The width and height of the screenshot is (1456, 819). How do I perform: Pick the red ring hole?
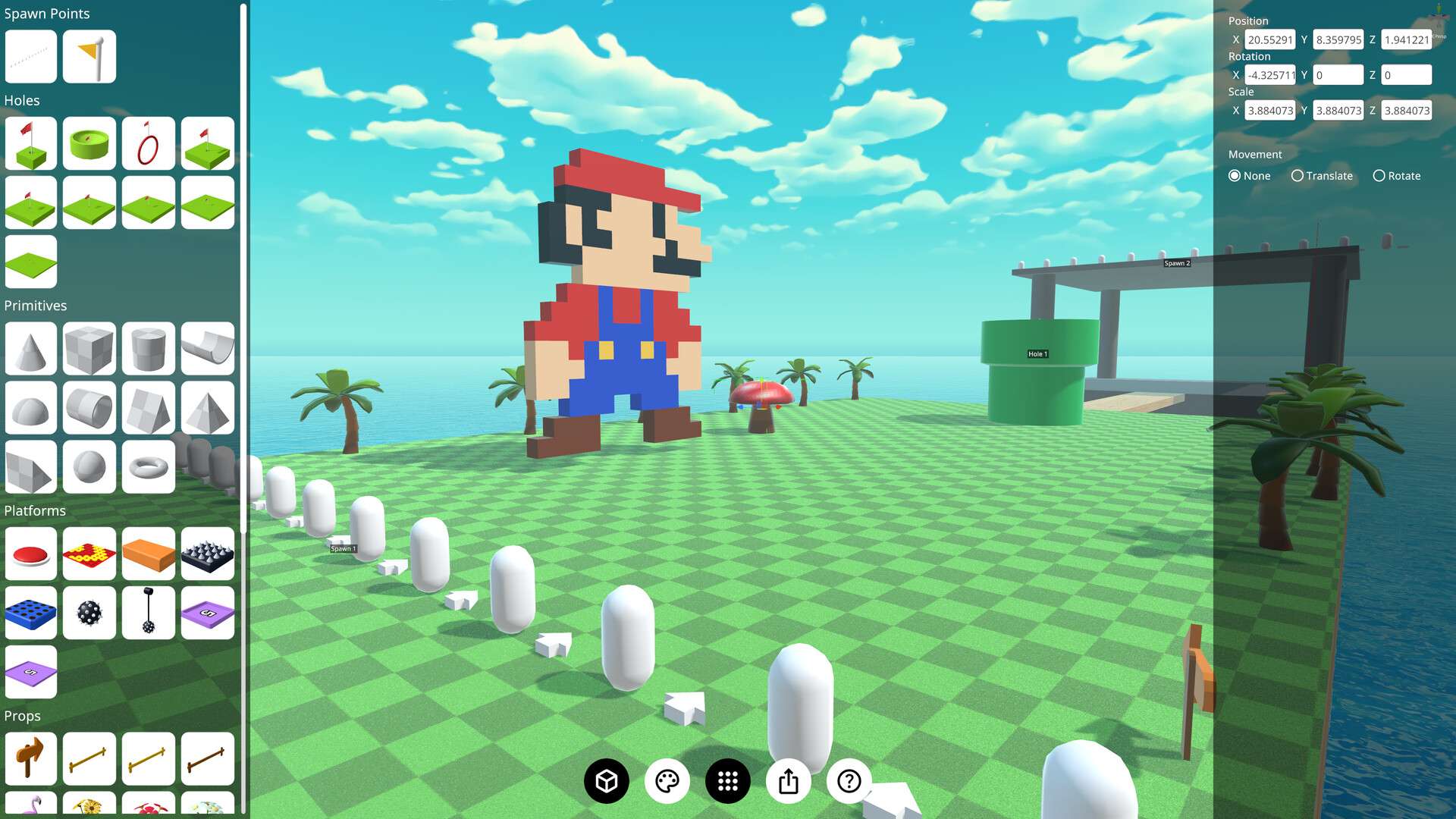point(149,143)
